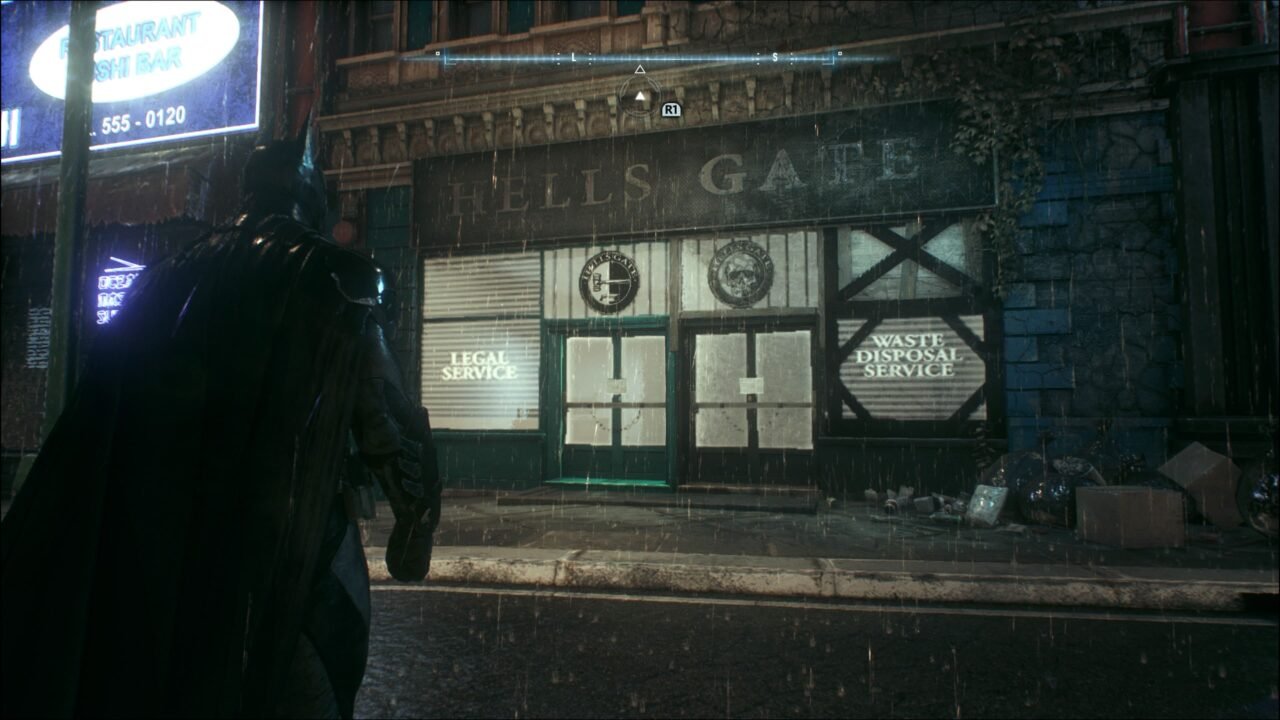Click the blue compass bar at the top
This screenshot has width=1280, height=720.
[x=640, y=57]
